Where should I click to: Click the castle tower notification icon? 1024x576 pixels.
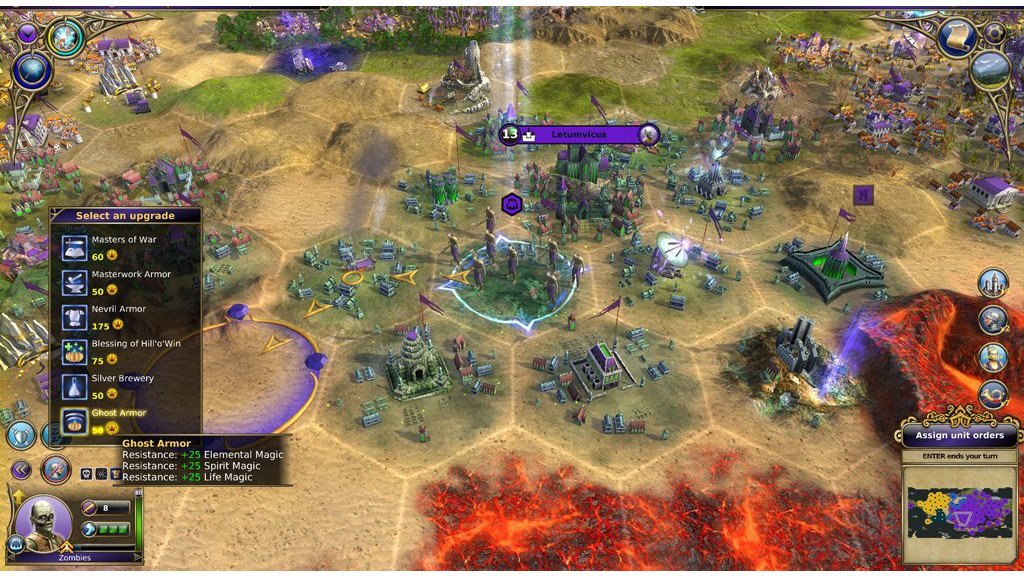[993, 284]
